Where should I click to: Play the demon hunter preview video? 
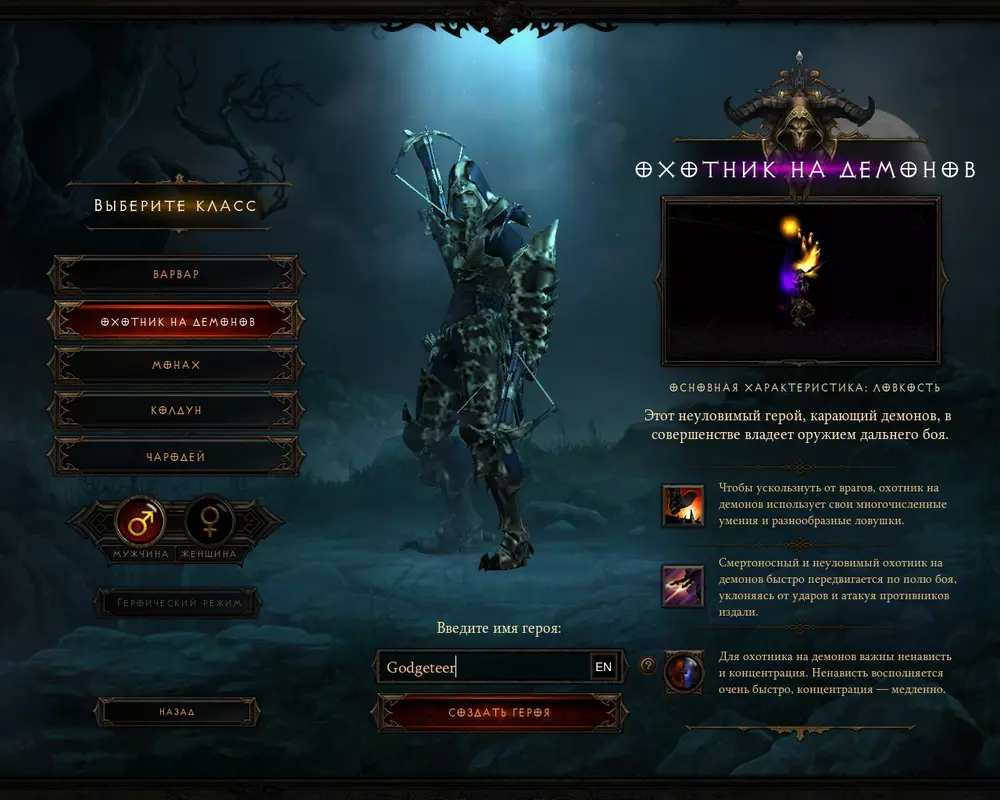[801, 281]
